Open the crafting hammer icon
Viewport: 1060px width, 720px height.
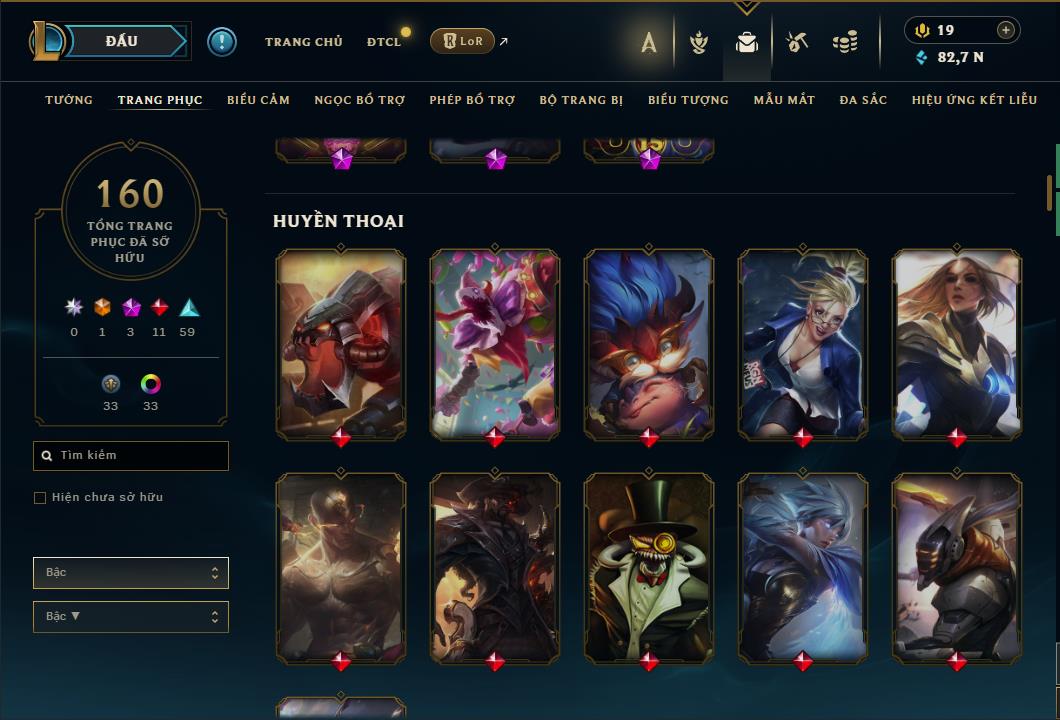796,42
